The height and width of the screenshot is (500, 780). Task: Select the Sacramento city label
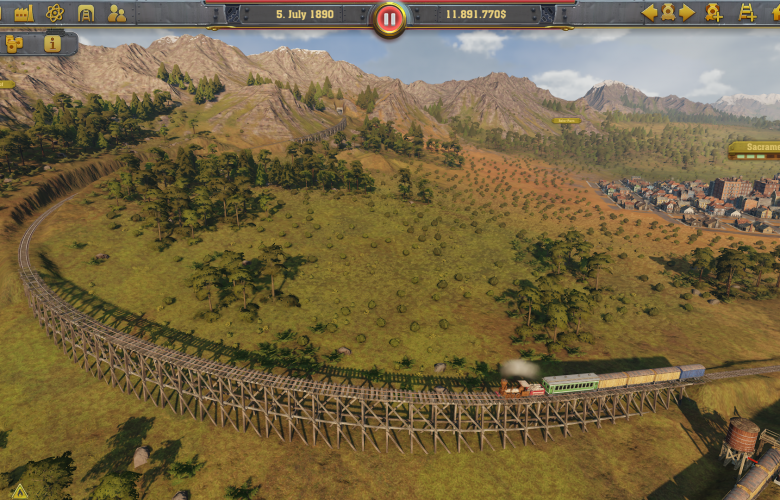pos(755,148)
